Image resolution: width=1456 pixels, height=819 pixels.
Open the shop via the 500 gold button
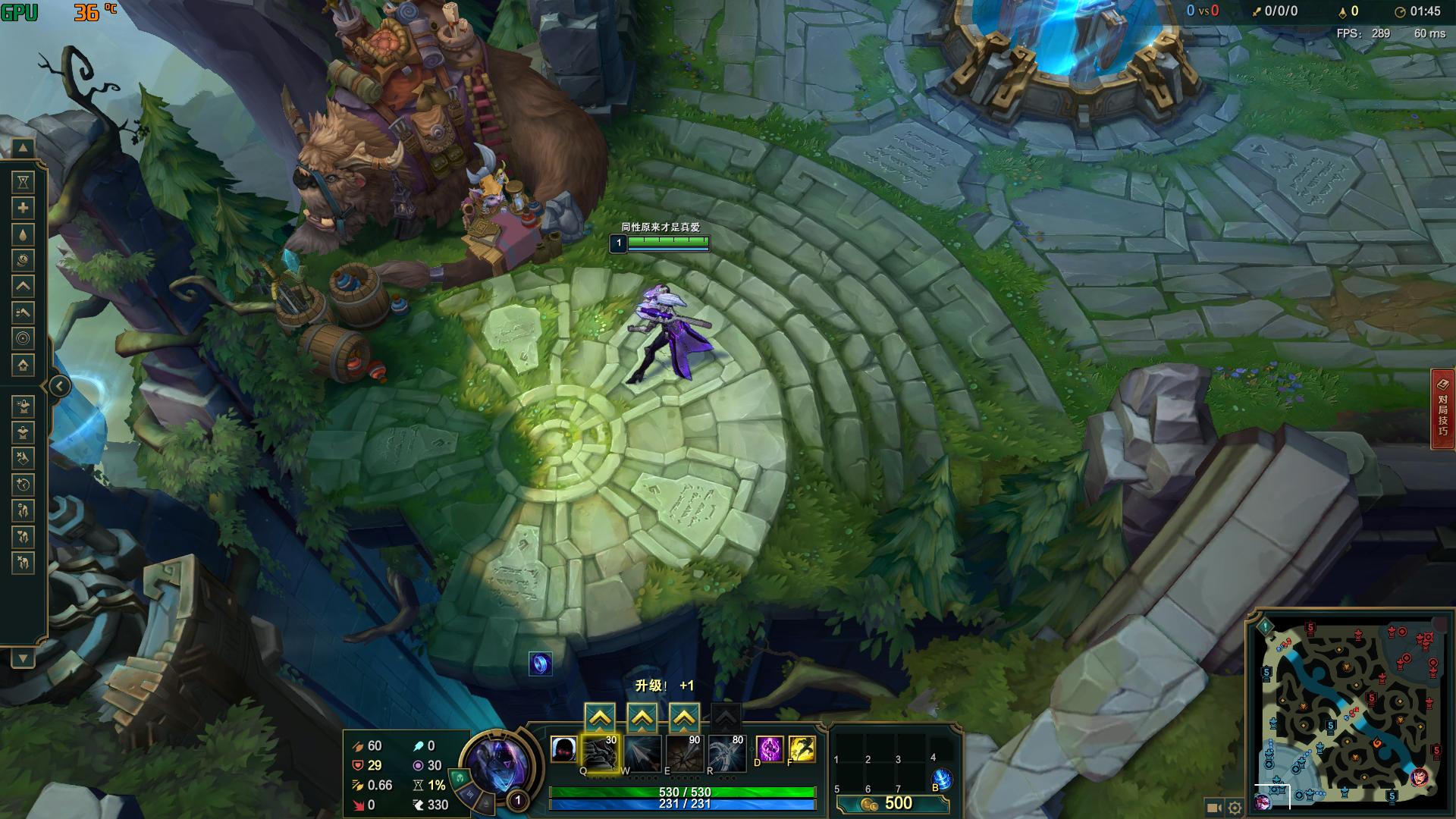click(x=892, y=804)
